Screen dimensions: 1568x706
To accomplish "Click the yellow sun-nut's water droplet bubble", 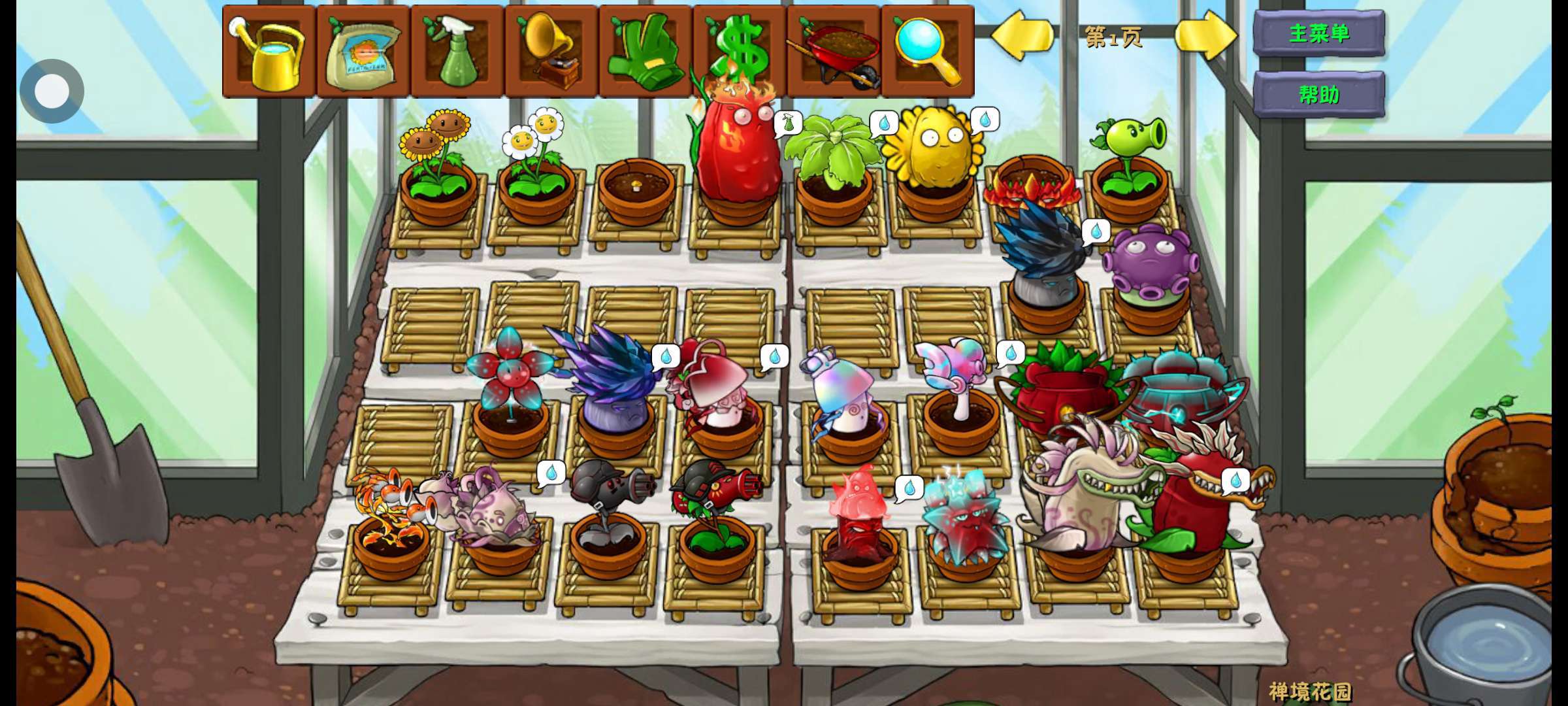I will click(985, 120).
